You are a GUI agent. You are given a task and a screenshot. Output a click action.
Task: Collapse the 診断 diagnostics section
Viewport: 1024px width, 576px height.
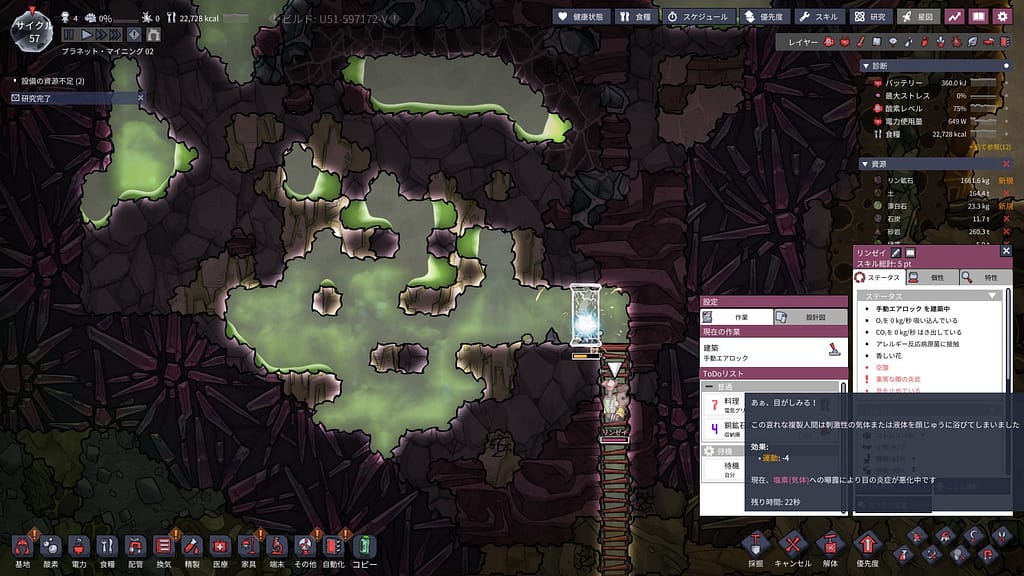[866, 65]
